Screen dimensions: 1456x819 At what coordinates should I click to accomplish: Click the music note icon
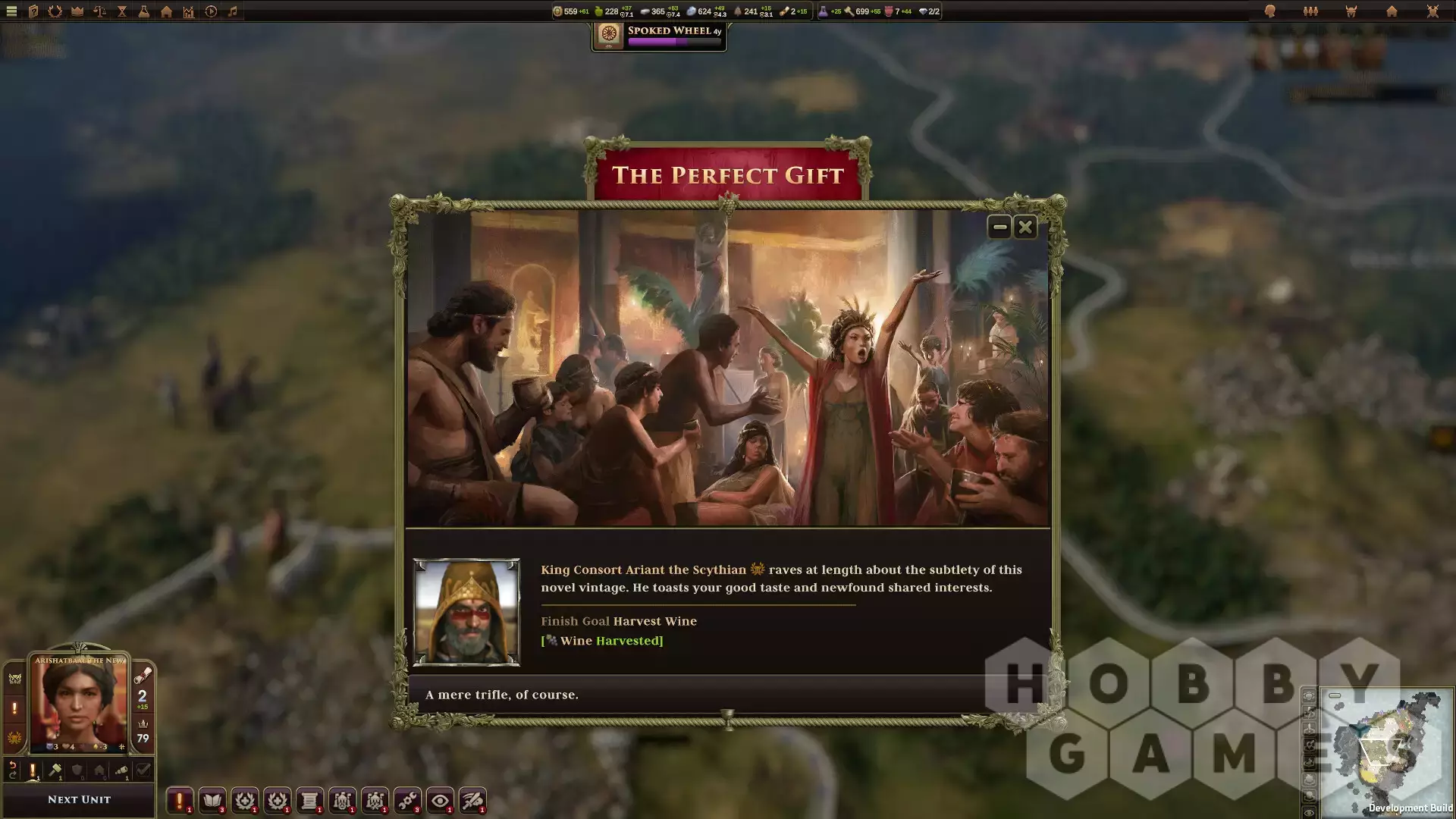click(x=233, y=11)
